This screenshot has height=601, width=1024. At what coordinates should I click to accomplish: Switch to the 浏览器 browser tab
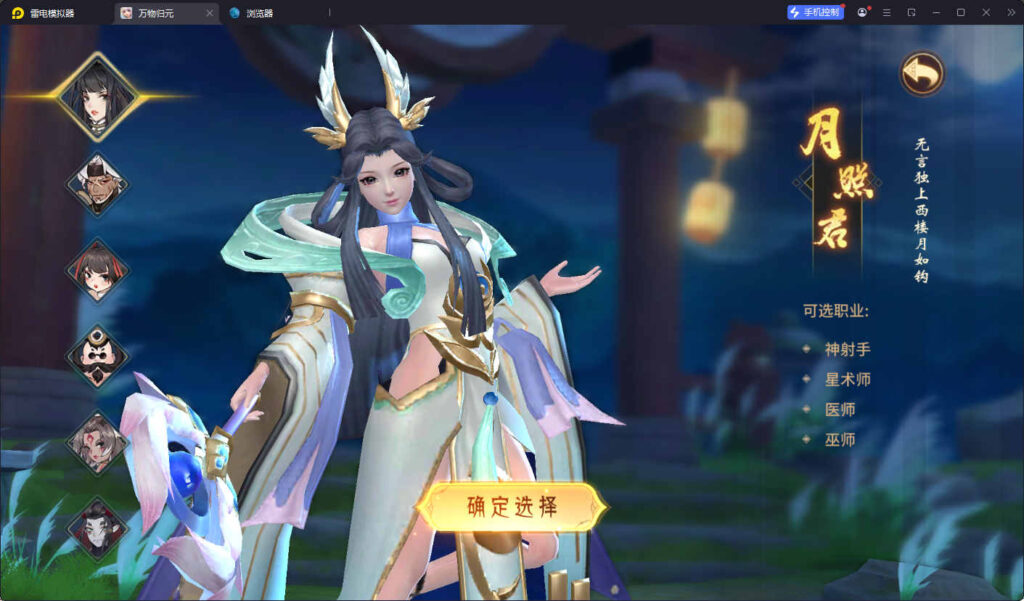tap(259, 13)
